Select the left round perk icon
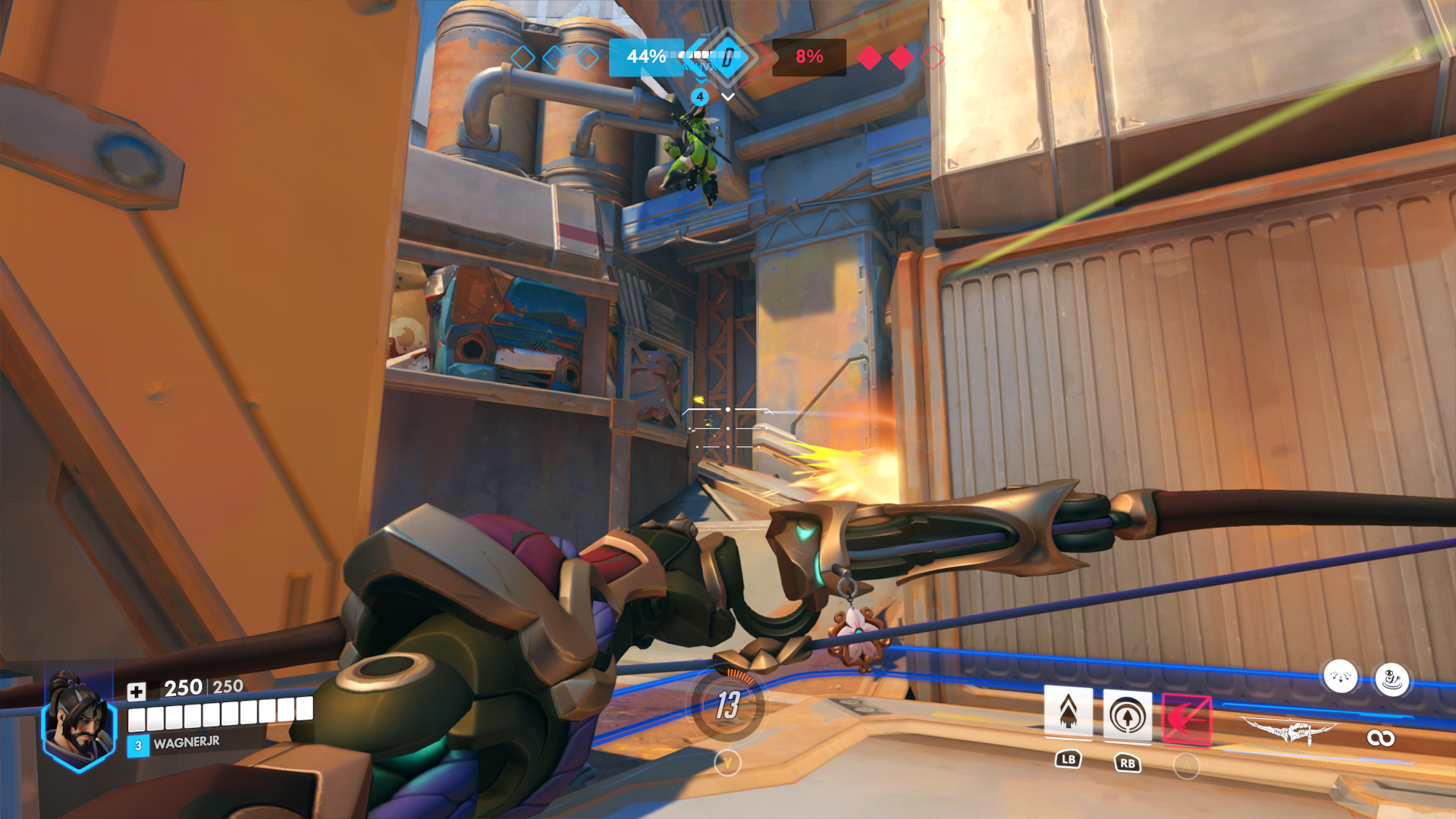The image size is (1456, 819). tap(1340, 676)
